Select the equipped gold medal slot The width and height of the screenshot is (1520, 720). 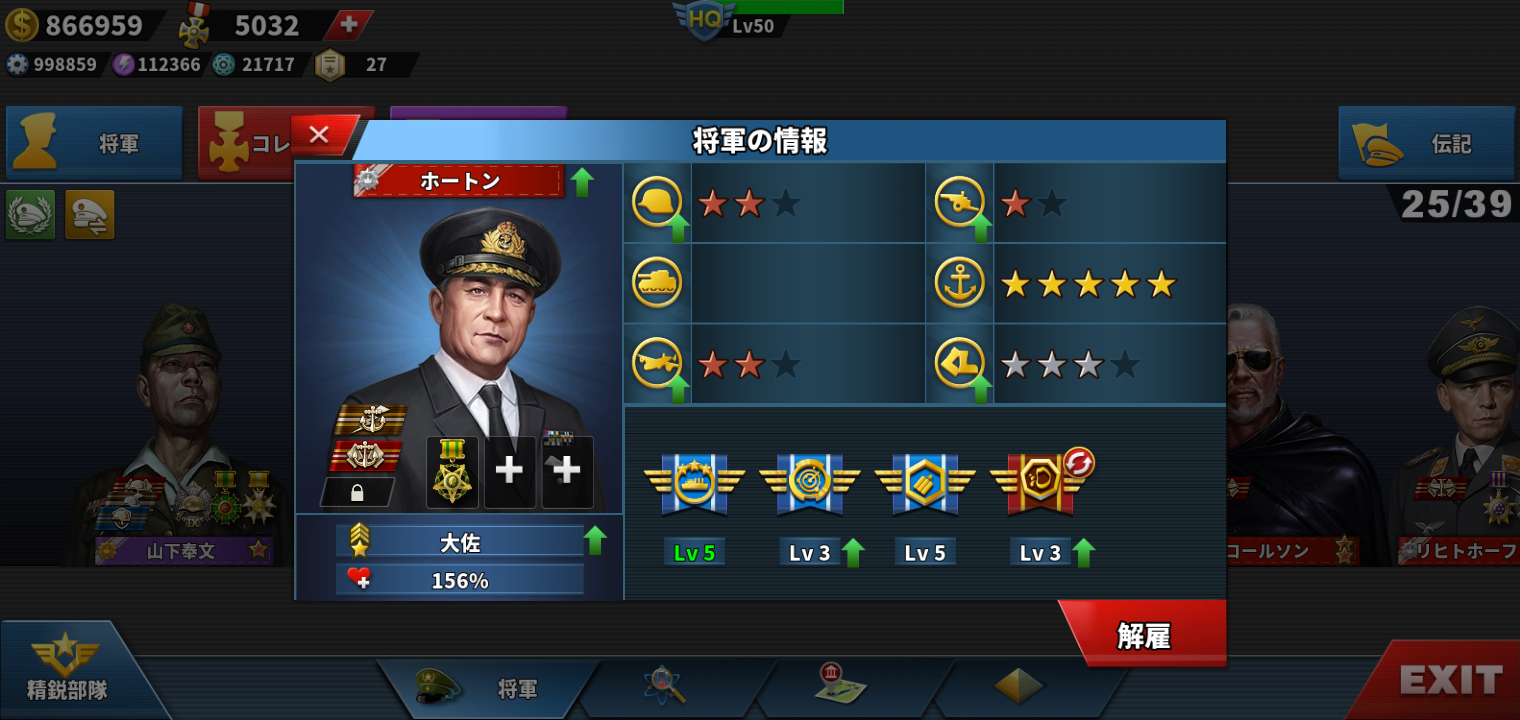point(452,472)
